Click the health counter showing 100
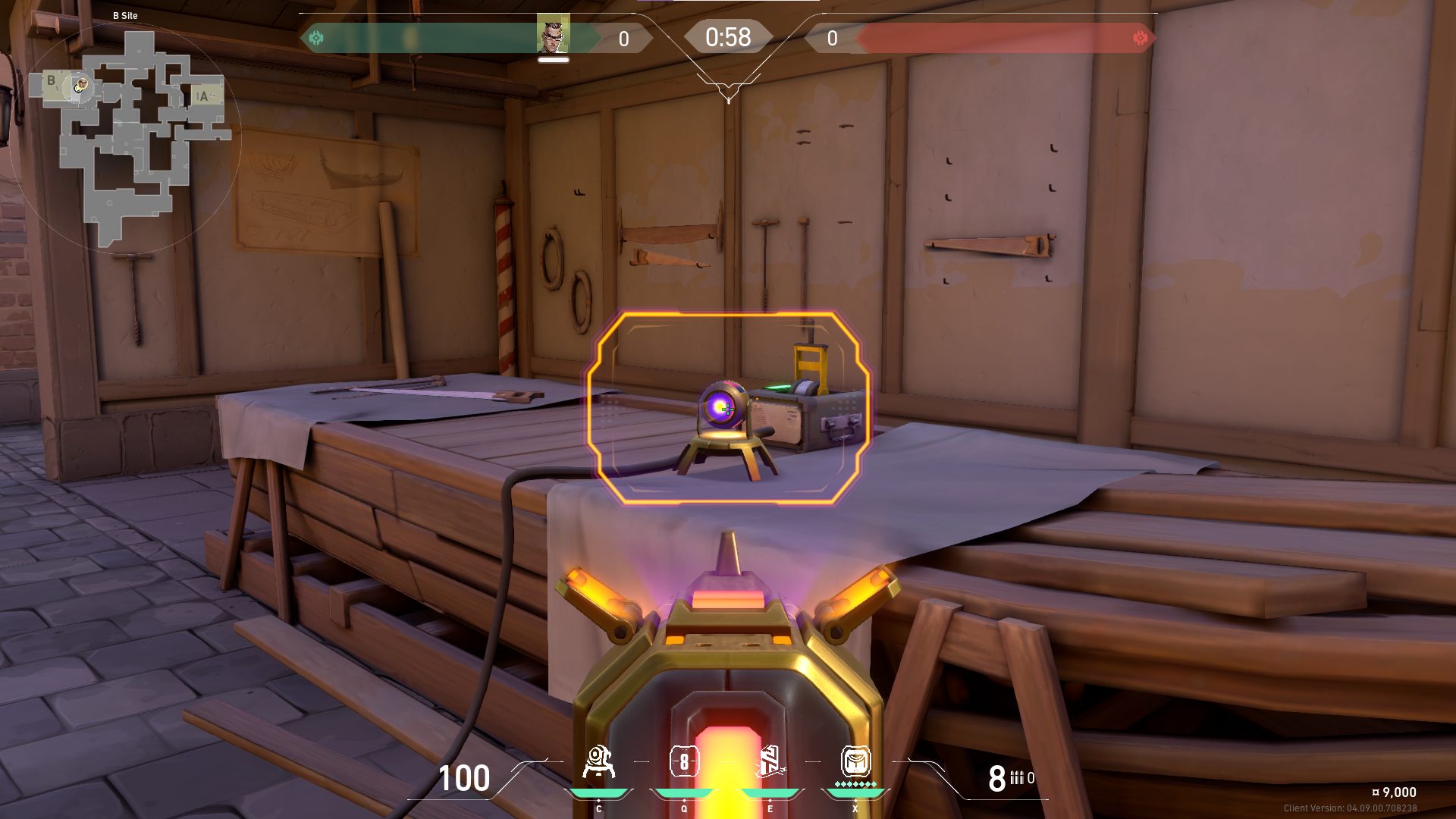This screenshot has height=819, width=1456. [464, 779]
